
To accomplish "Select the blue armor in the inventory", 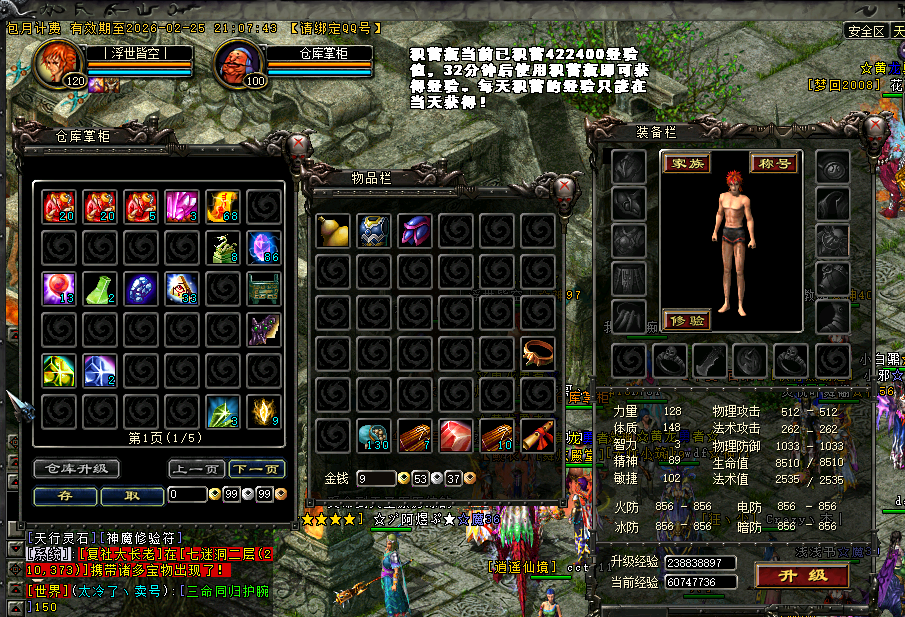I will tap(373, 230).
